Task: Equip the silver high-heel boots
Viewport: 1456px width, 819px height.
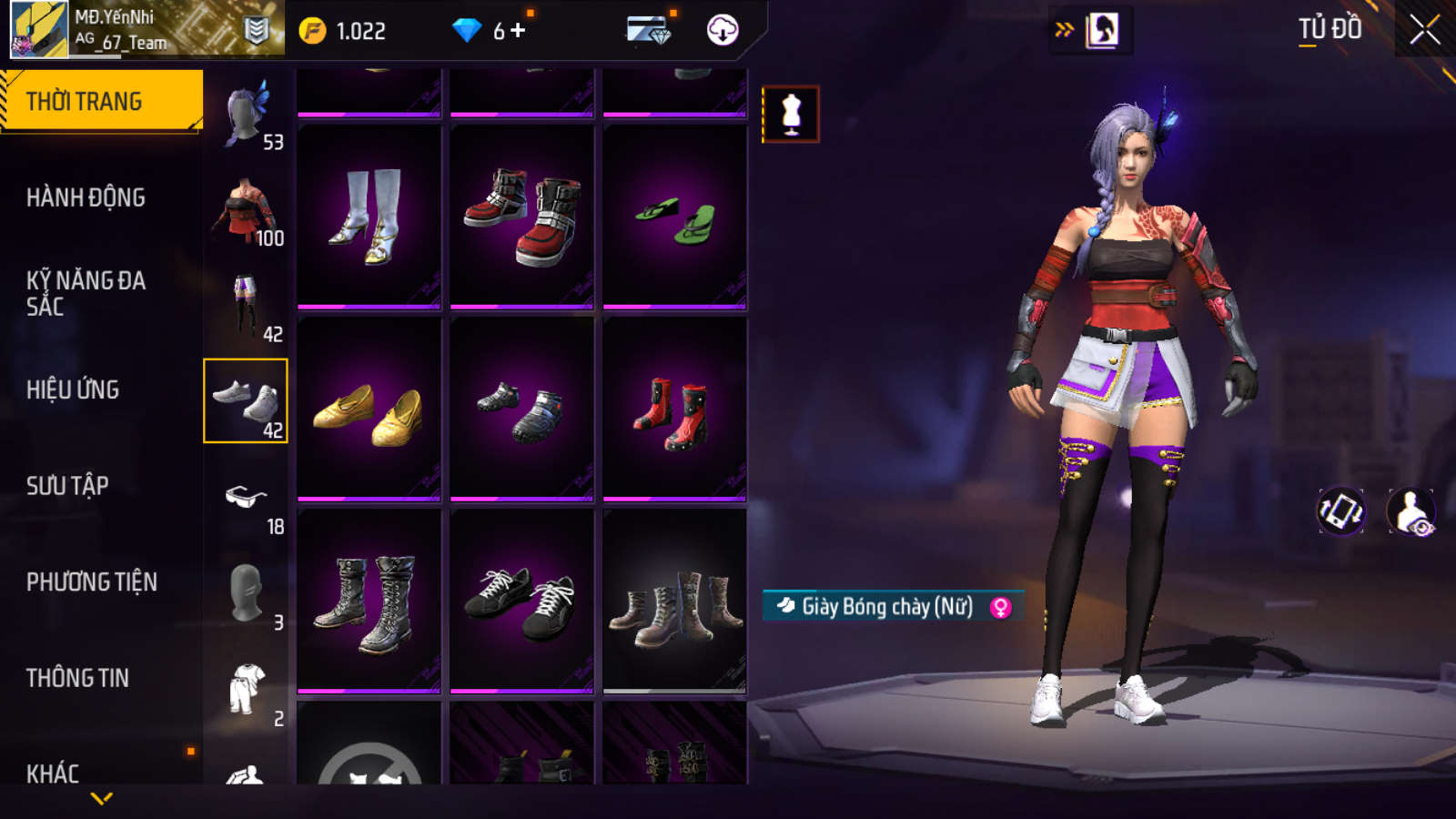Action: (x=369, y=217)
